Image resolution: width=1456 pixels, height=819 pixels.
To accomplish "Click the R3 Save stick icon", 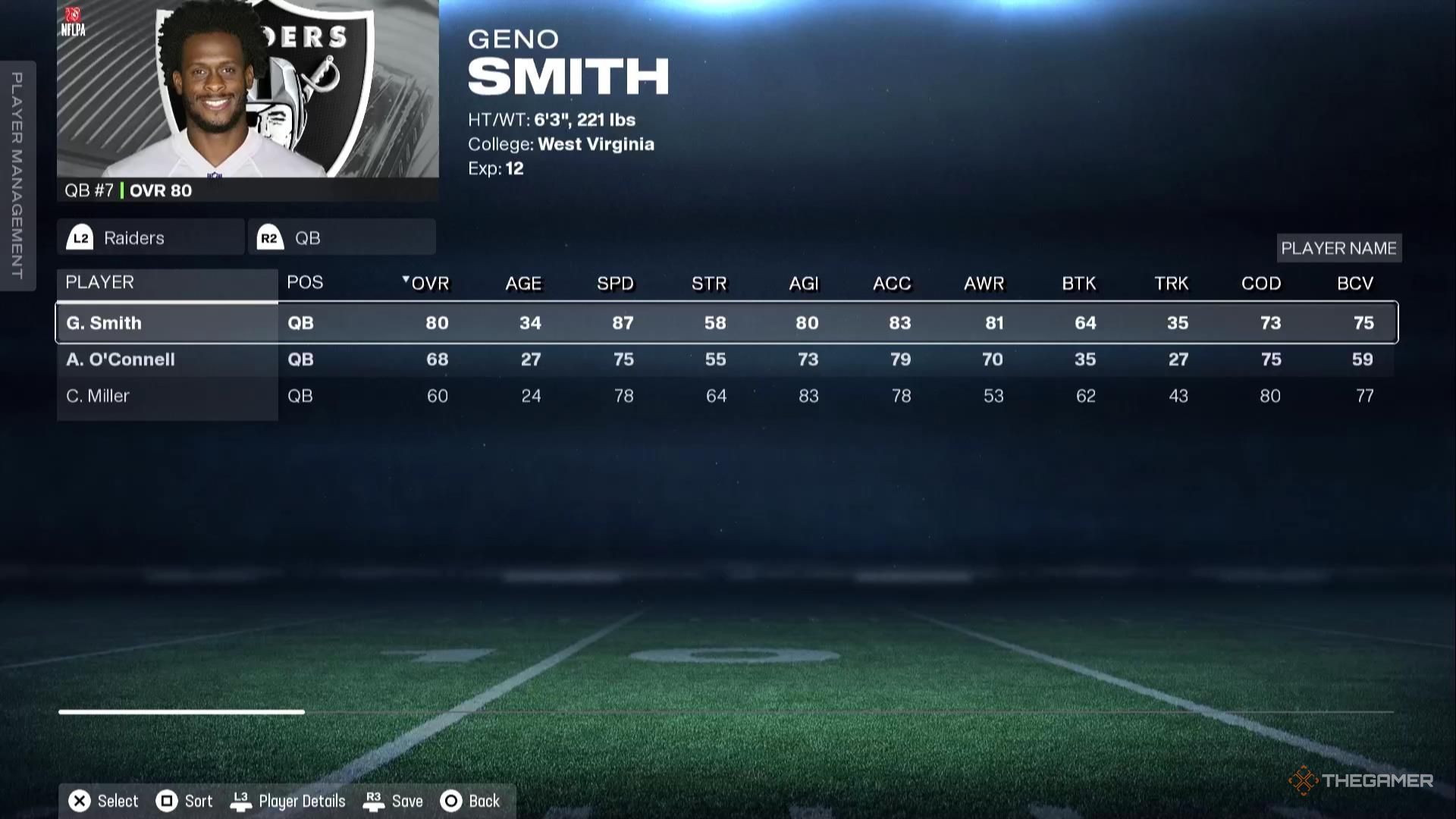I will (373, 800).
